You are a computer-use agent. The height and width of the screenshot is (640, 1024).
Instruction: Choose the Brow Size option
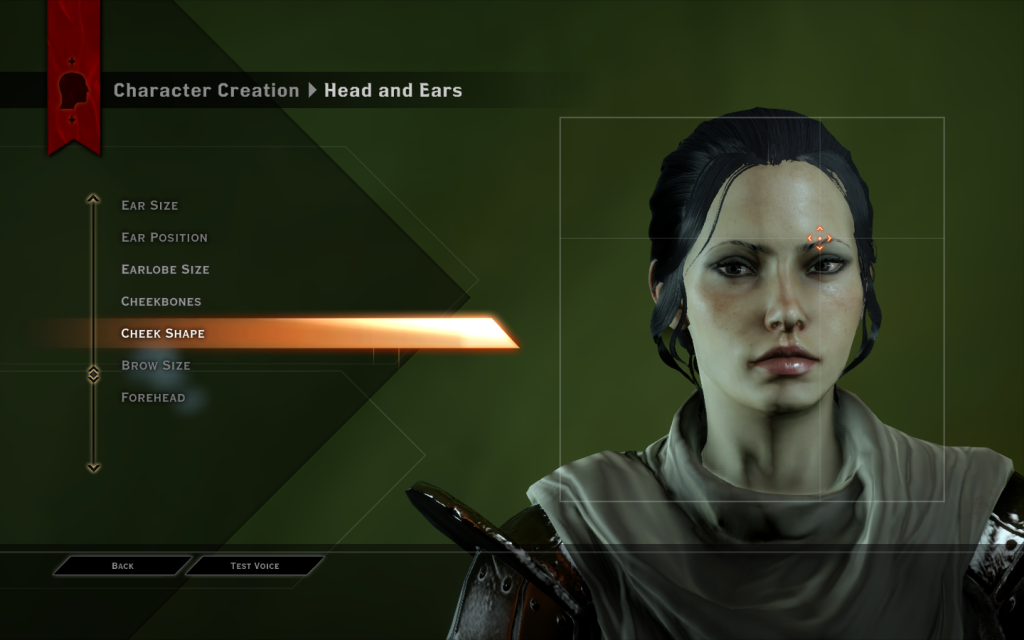[156, 365]
